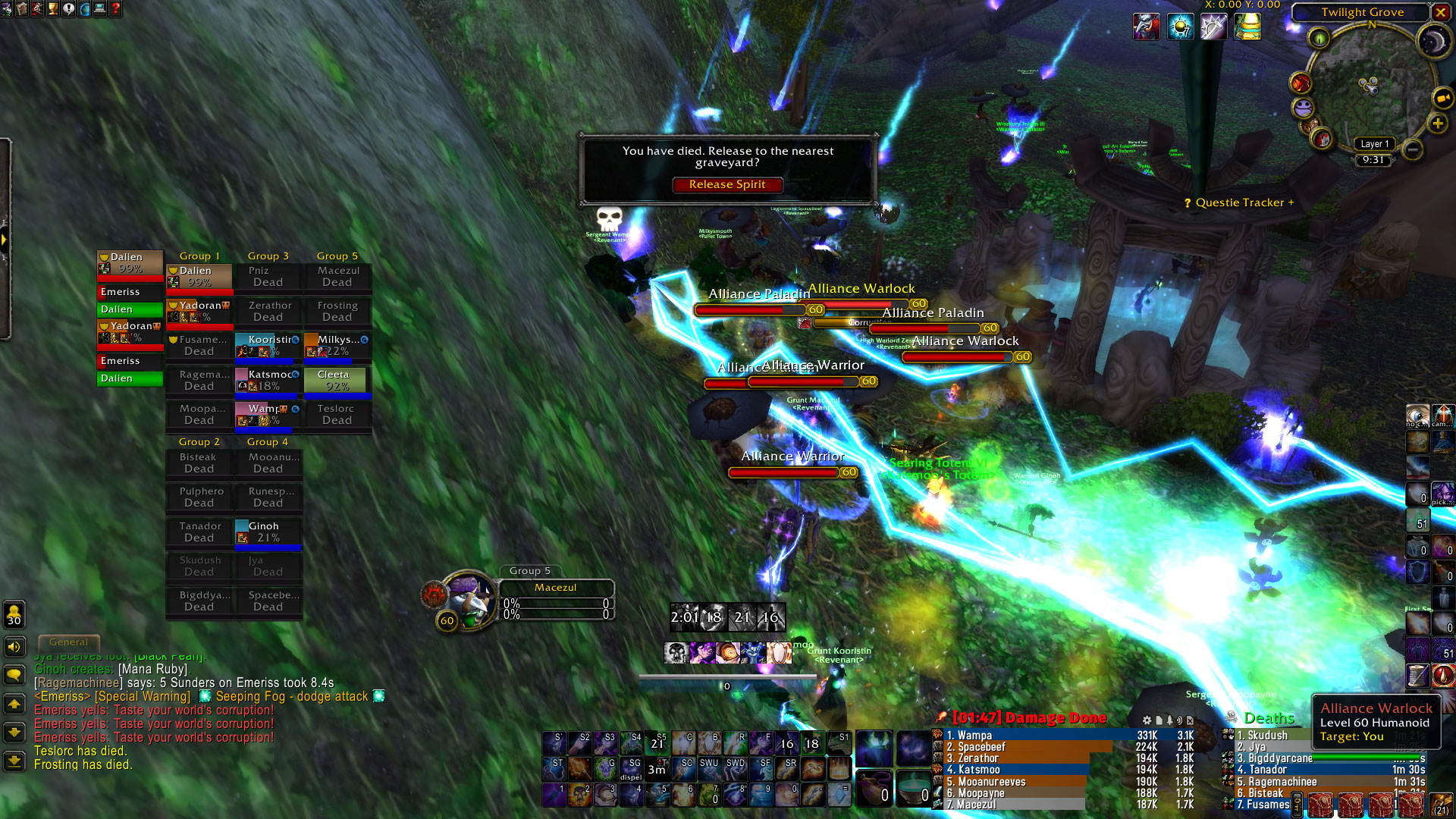Click the Damage Done meter title

[x=1029, y=717]
